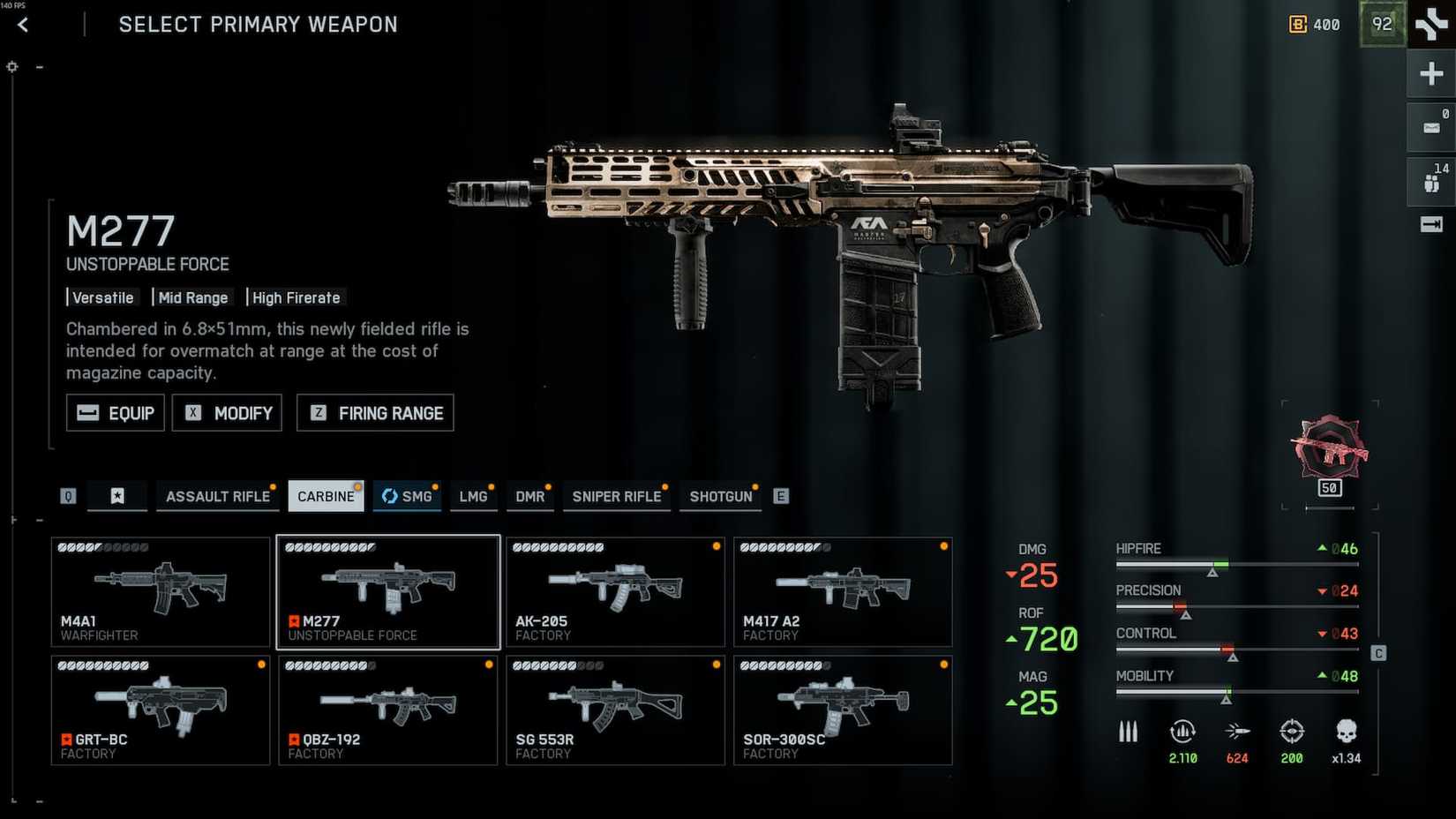Select the GRT-BC Factory tile
1456x819 pixels.
click(161, 710)
